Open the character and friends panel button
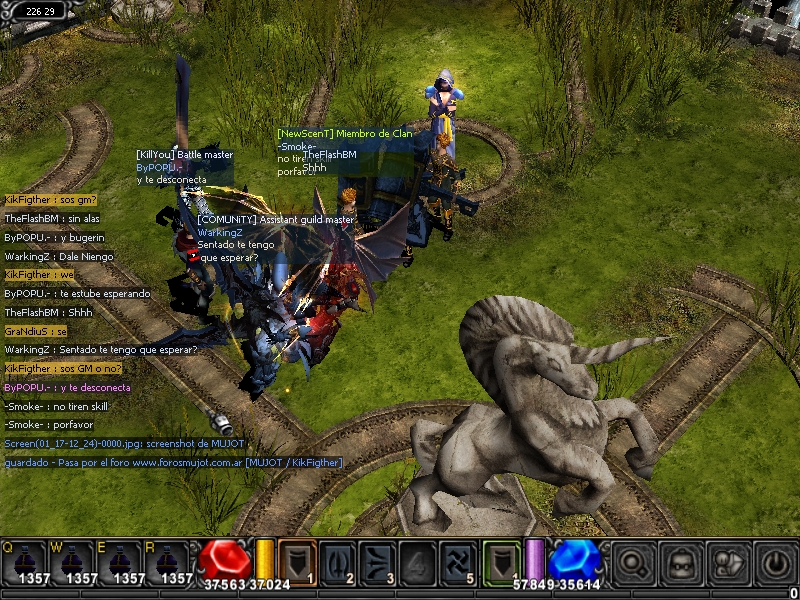 click(727, 564)
